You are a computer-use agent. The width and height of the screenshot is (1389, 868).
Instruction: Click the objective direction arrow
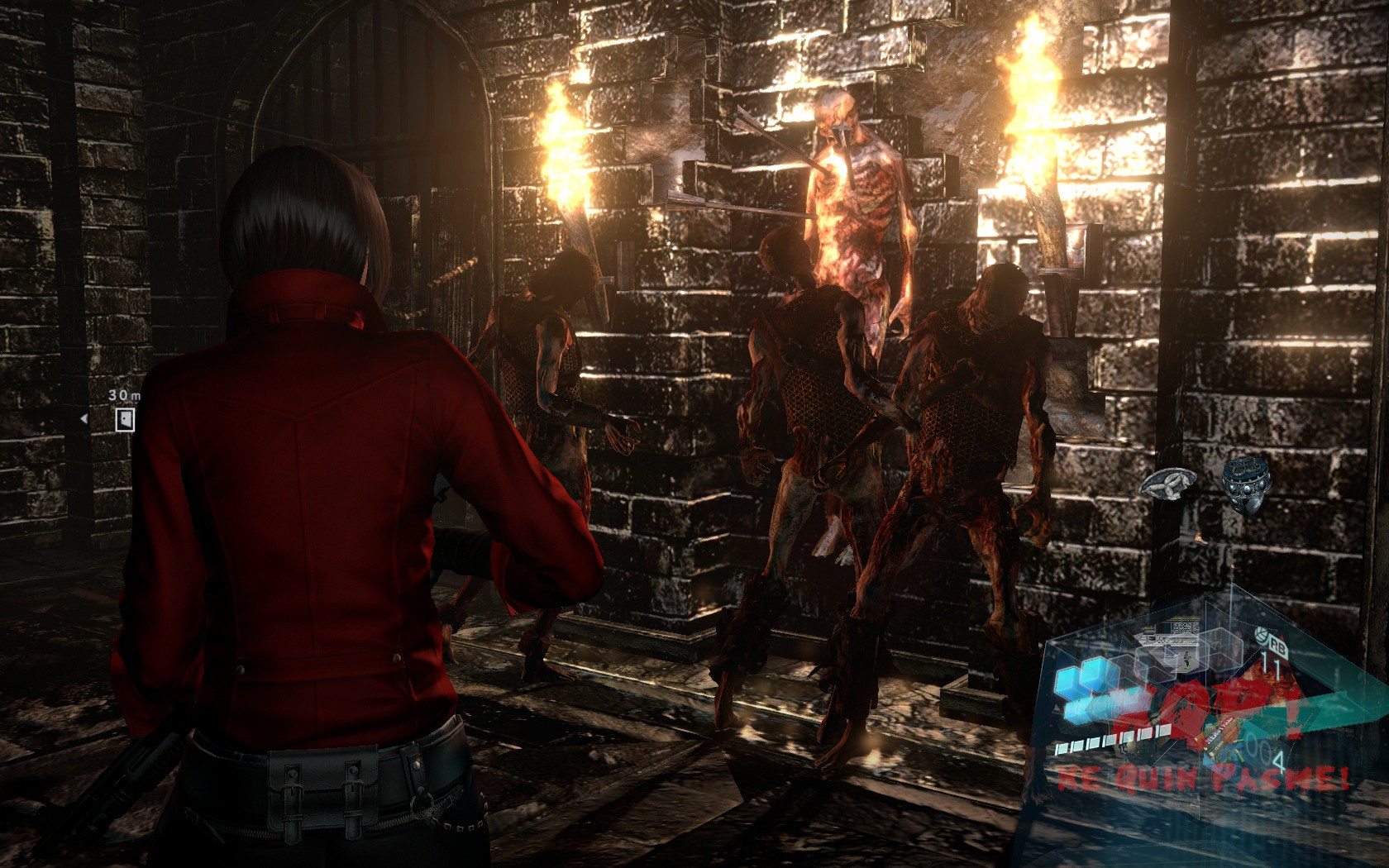pyautogui.click(x=84, y=419)
